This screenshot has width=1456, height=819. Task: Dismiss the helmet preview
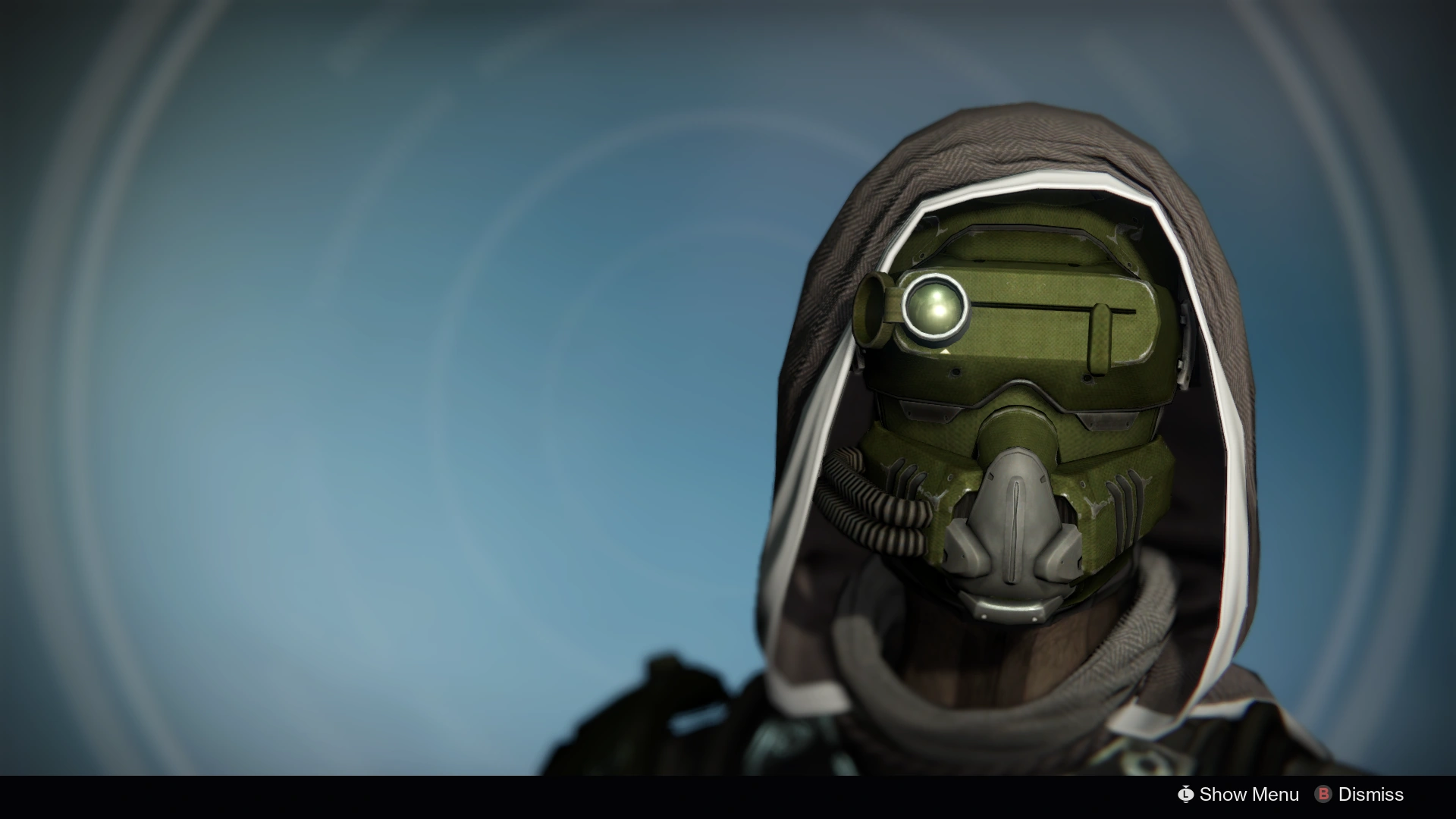tap(1370, 795)
